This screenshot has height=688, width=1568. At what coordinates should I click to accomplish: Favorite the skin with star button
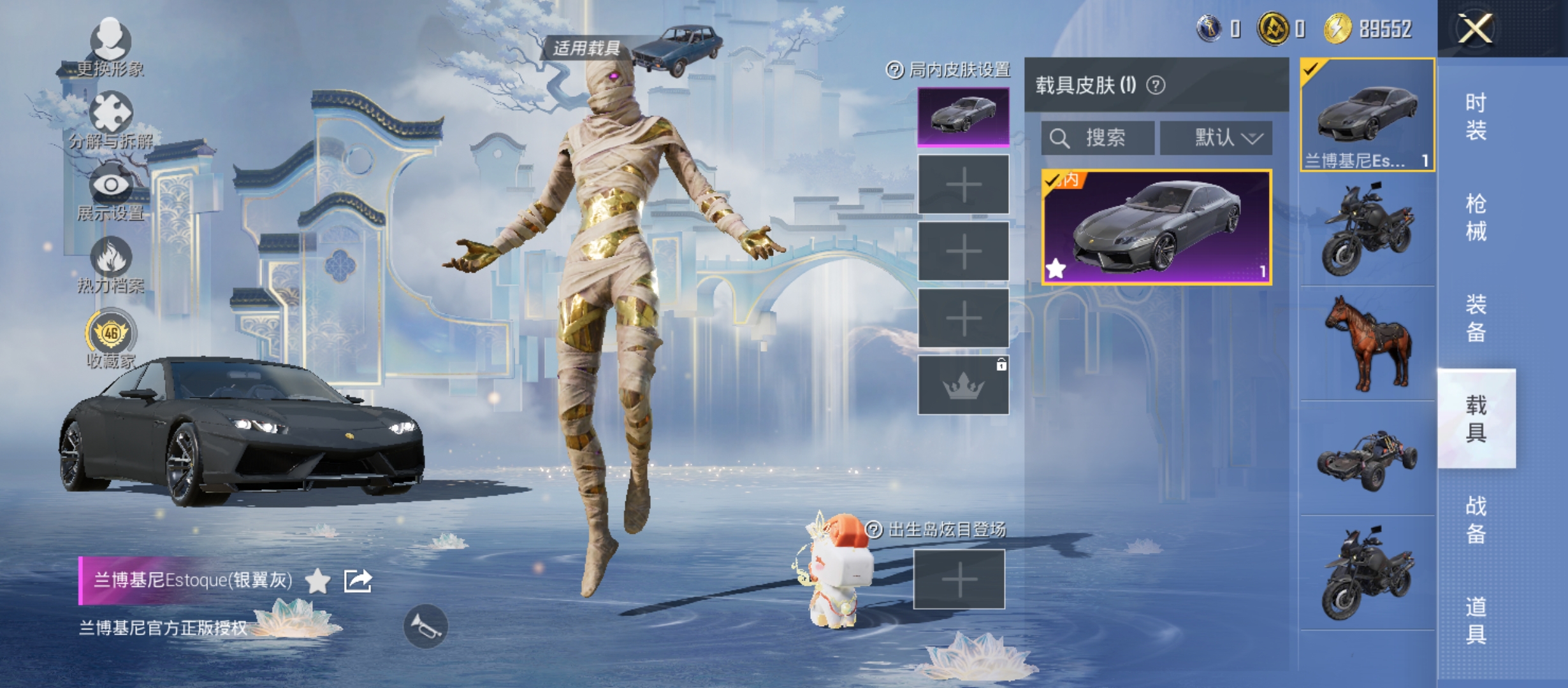[x=317, y=580]
